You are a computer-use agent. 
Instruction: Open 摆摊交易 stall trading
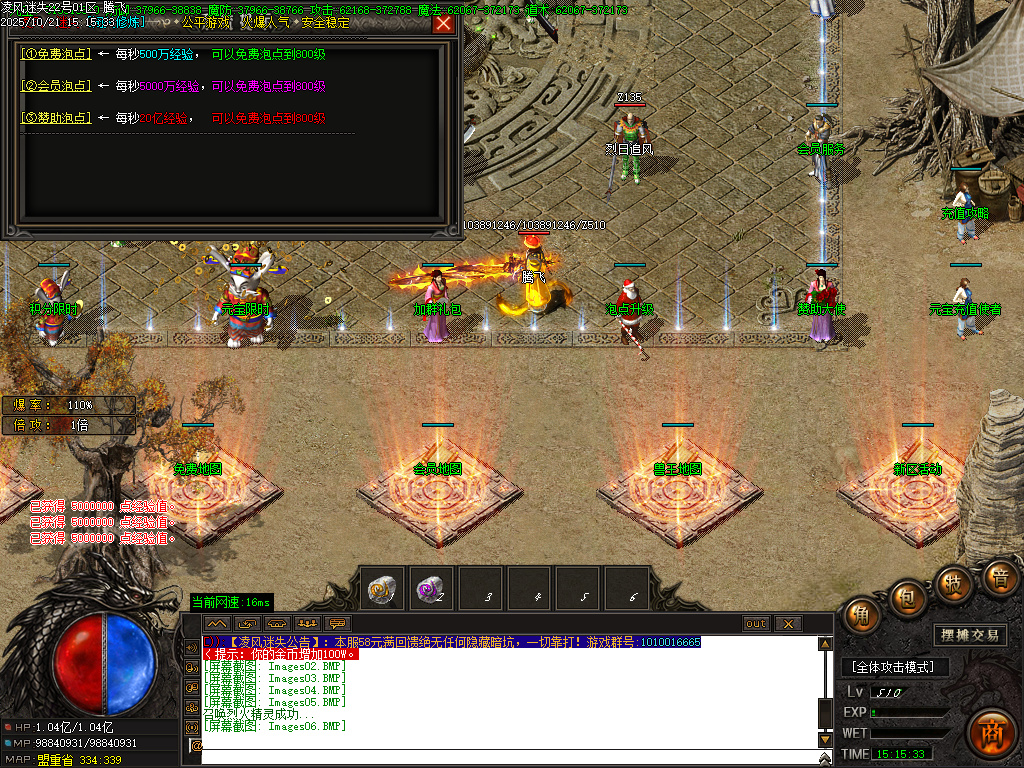(x=970, y=635)
